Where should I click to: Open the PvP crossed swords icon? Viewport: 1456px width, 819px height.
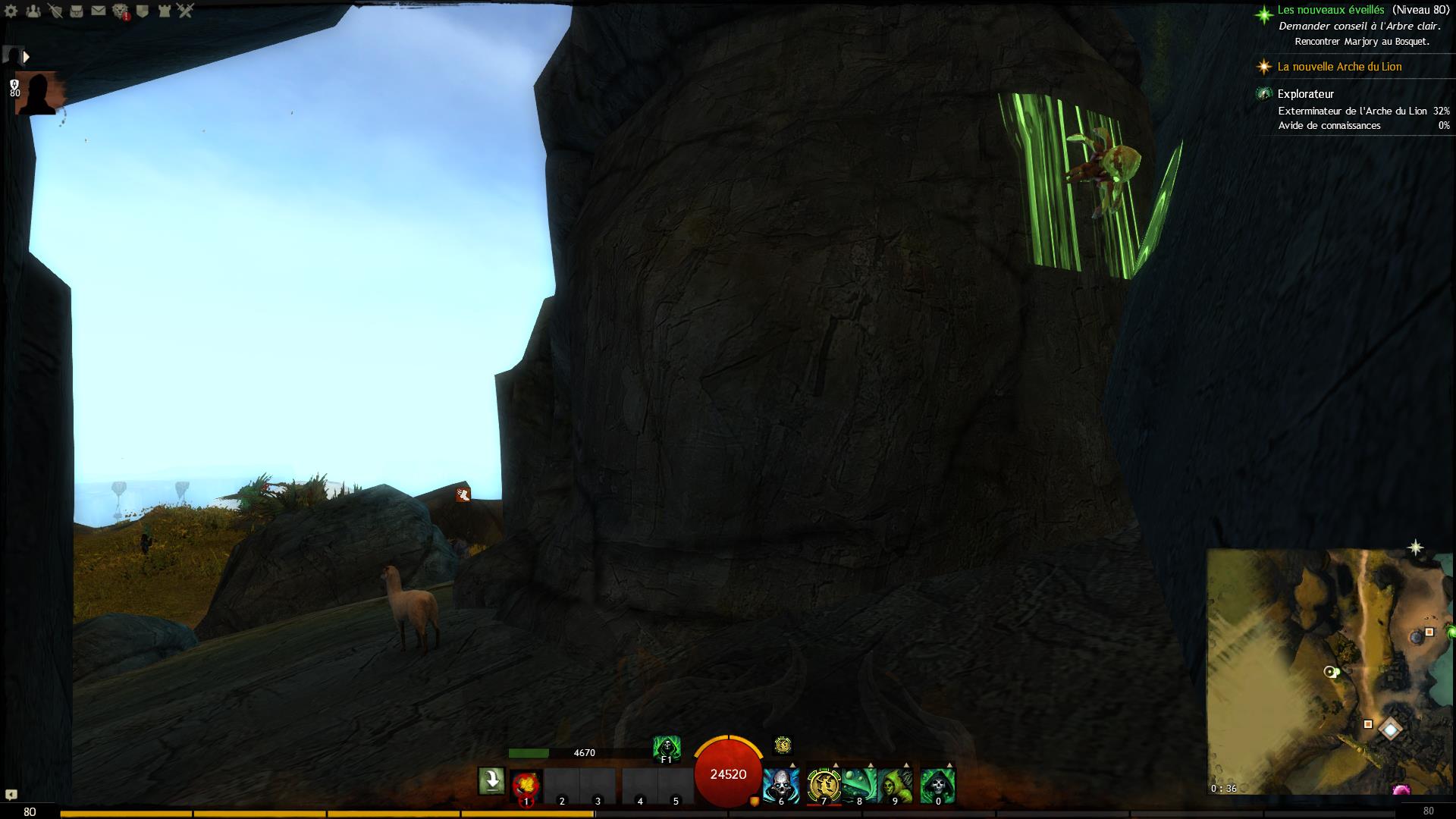click(186, 11)
